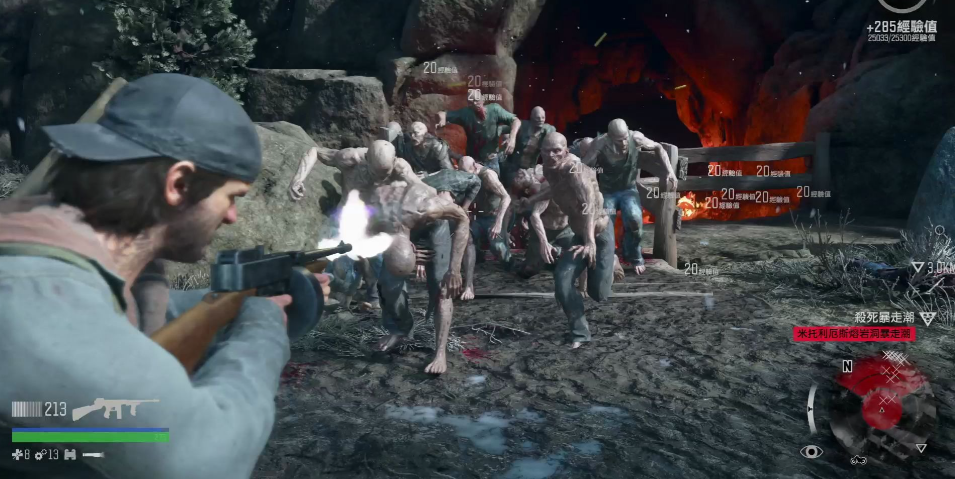The width and height of the screenshot is (955, 479).
Task: Select the medkit item icon
Action: (17, 455)
